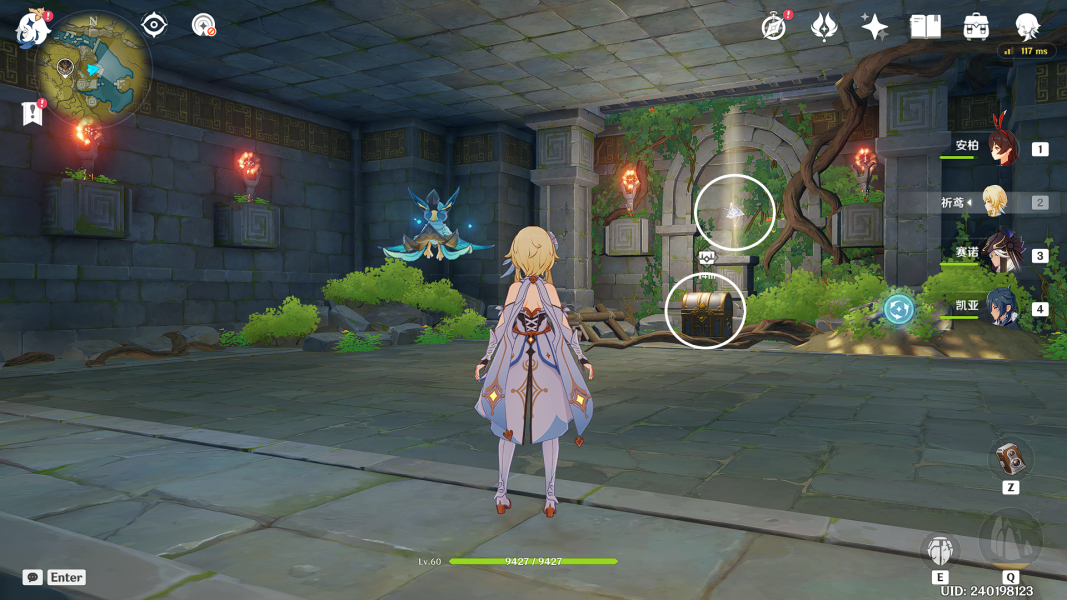
Task: Open the Adventurer Handbook book icon
Action: click(925, 27)
